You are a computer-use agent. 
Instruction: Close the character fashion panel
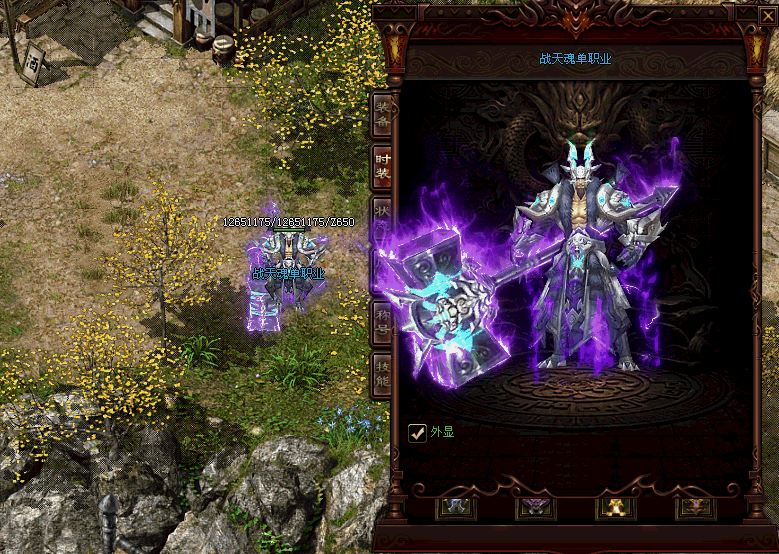tap(766, 15)
